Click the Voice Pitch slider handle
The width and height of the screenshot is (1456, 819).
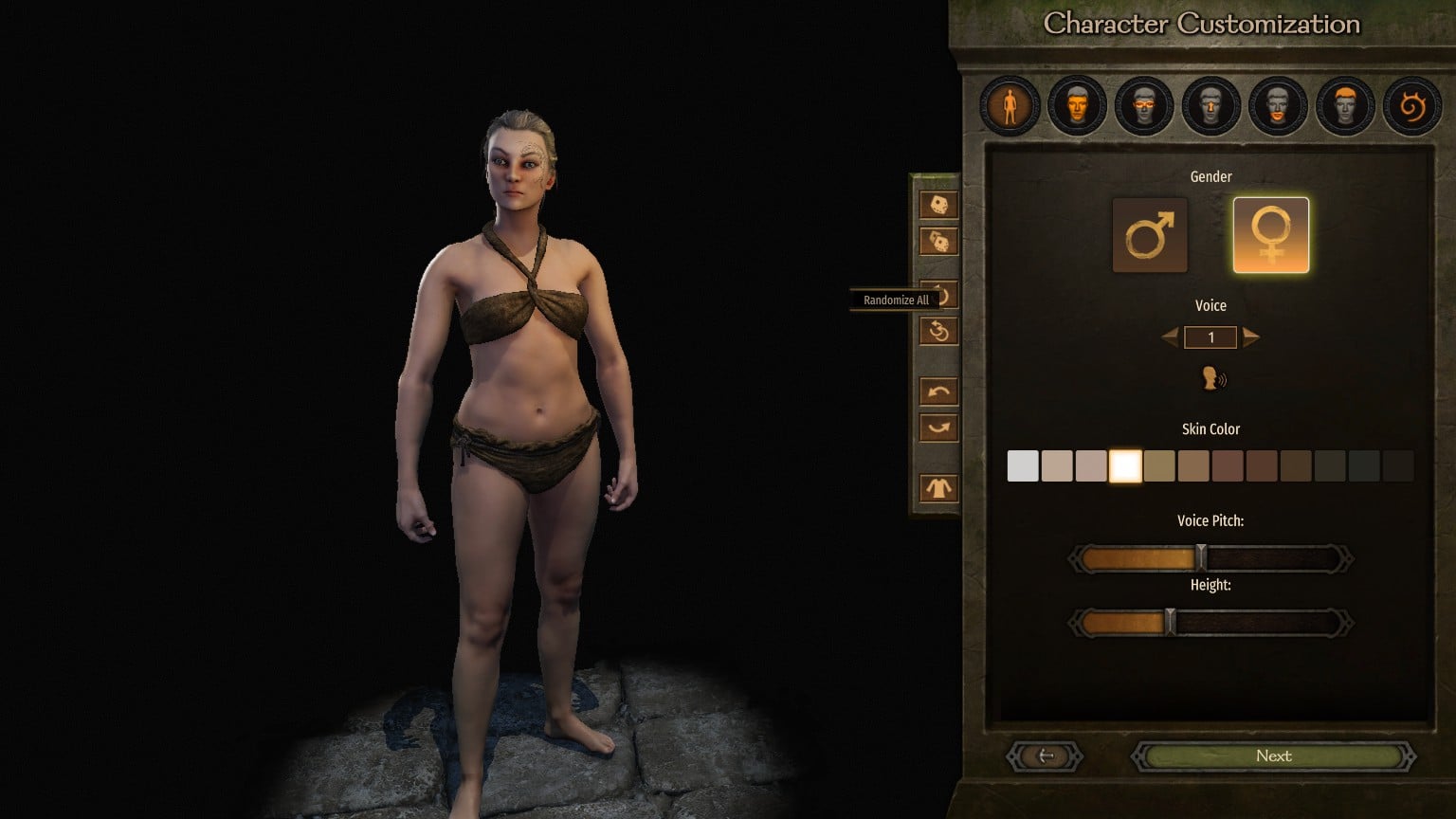coord(1201,557)
